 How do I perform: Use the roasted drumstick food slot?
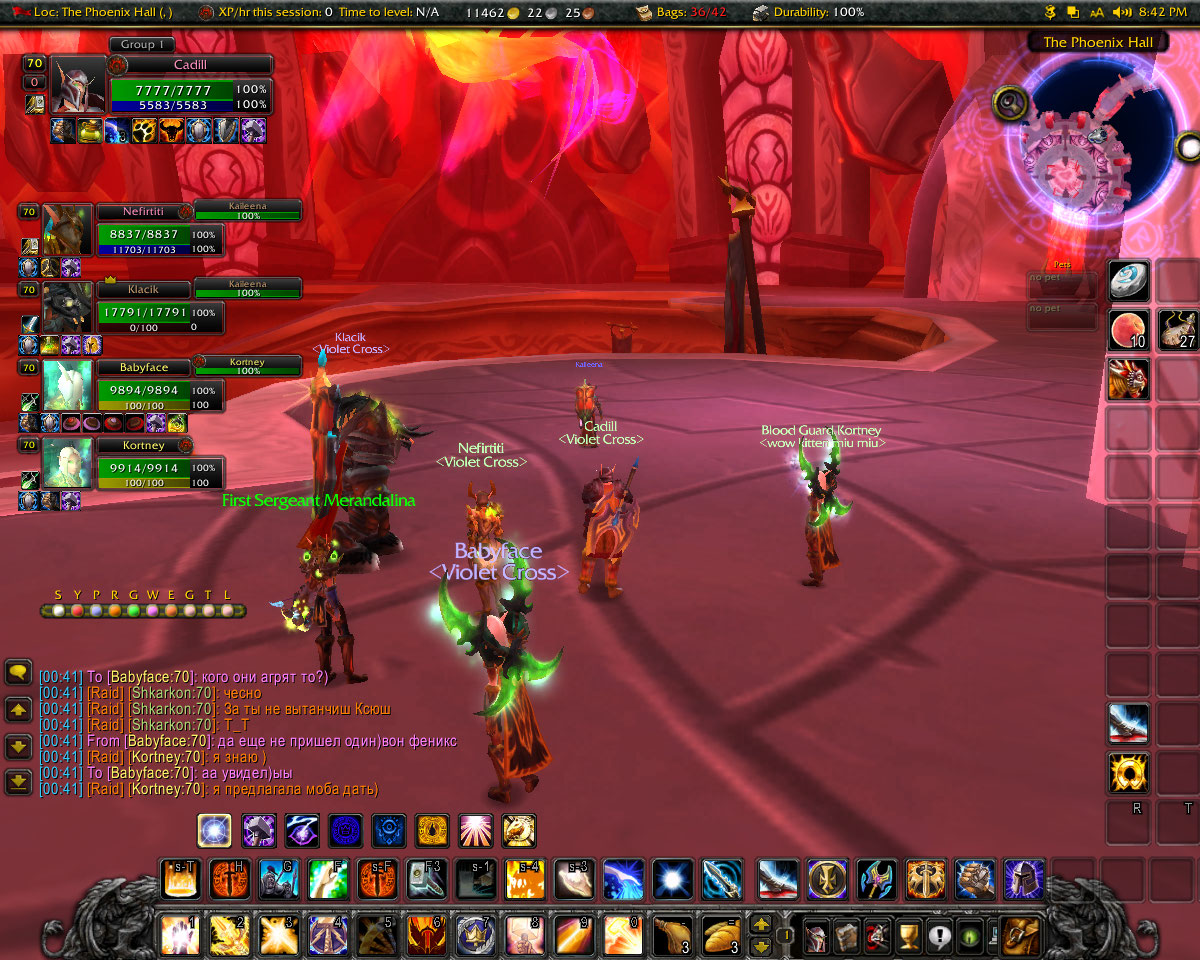click(671, 936)
